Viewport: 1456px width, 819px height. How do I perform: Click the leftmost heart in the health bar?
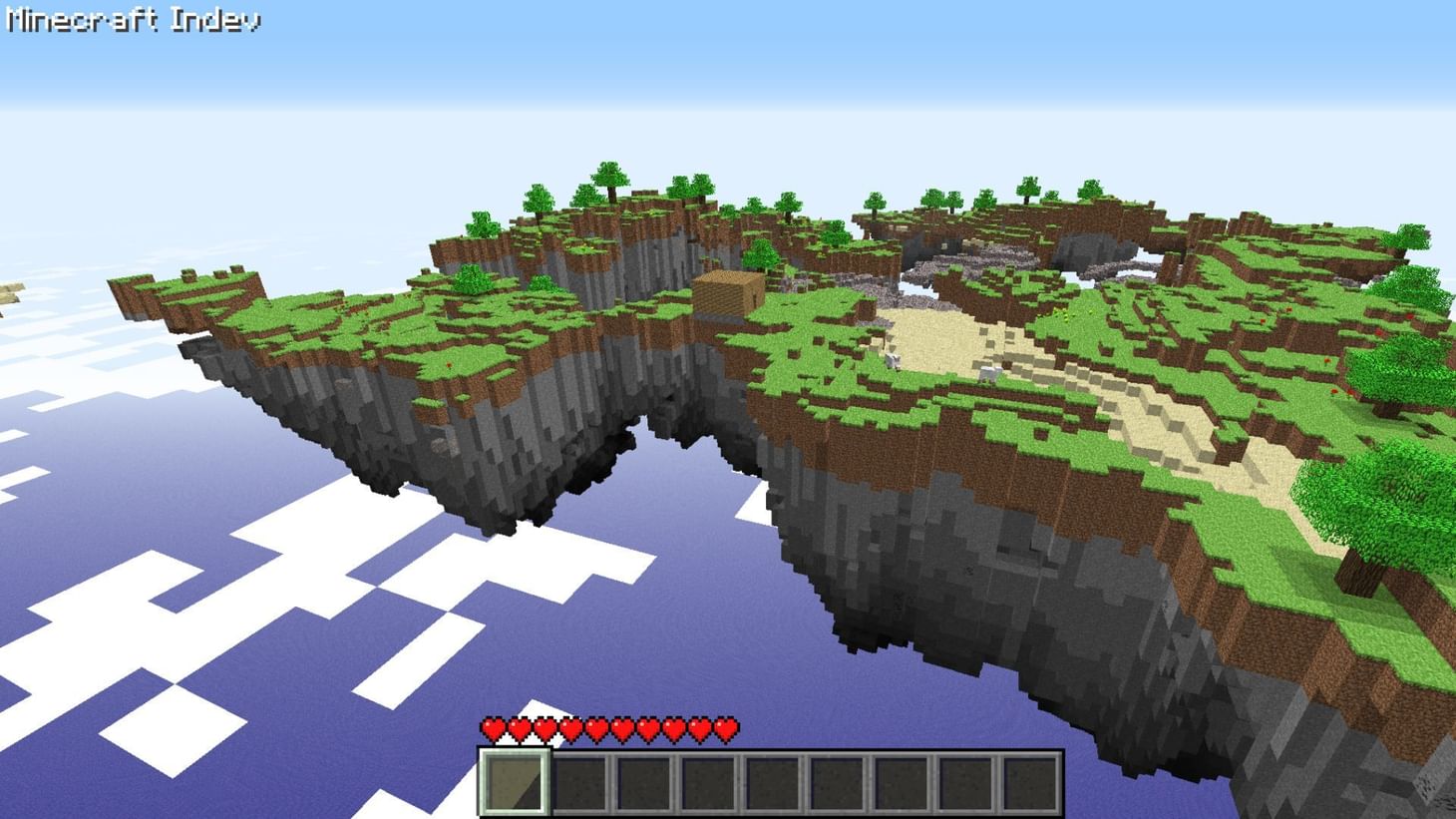491,729
